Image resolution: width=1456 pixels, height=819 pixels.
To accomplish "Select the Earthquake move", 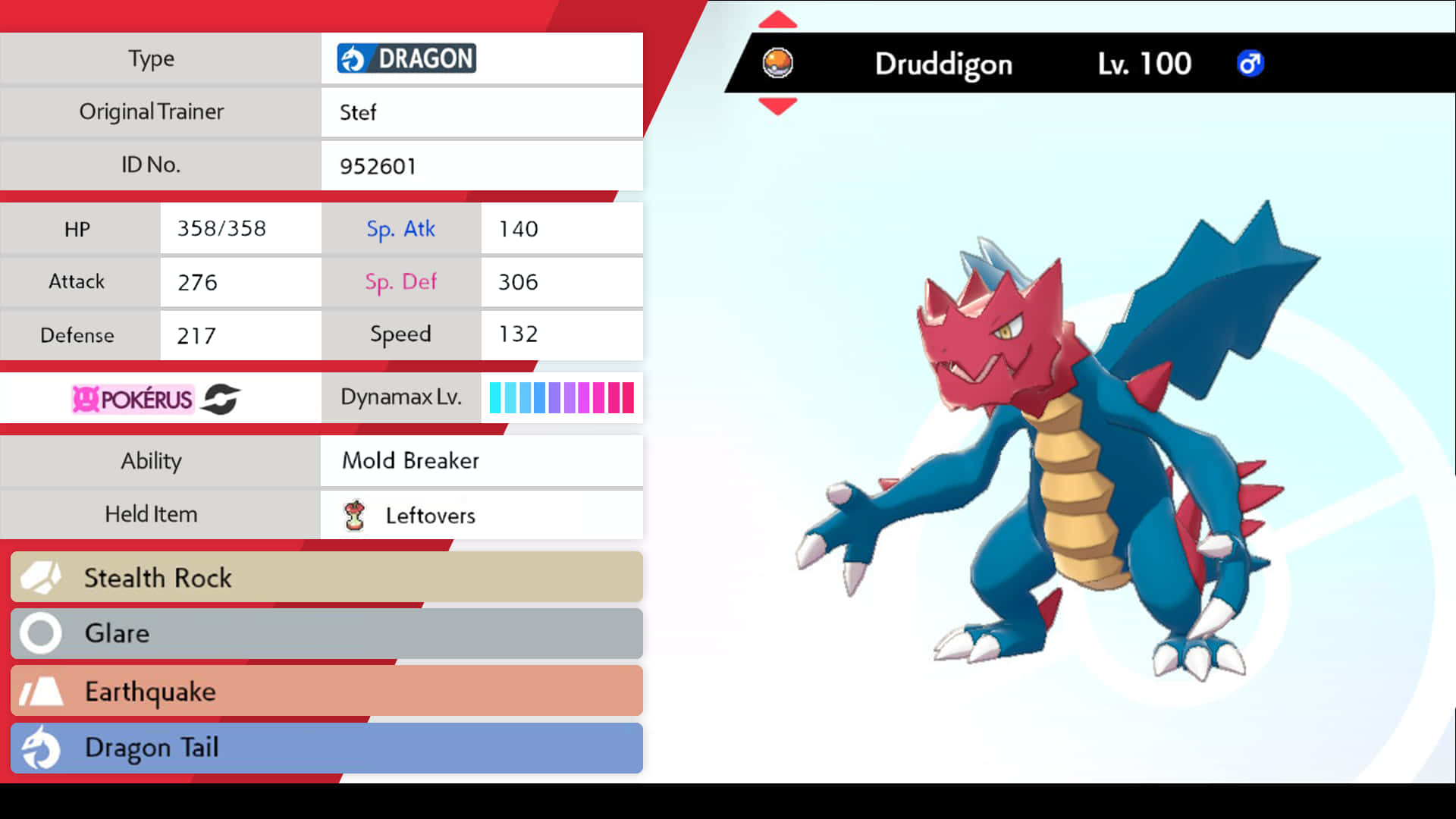I will tap(326, 691).
